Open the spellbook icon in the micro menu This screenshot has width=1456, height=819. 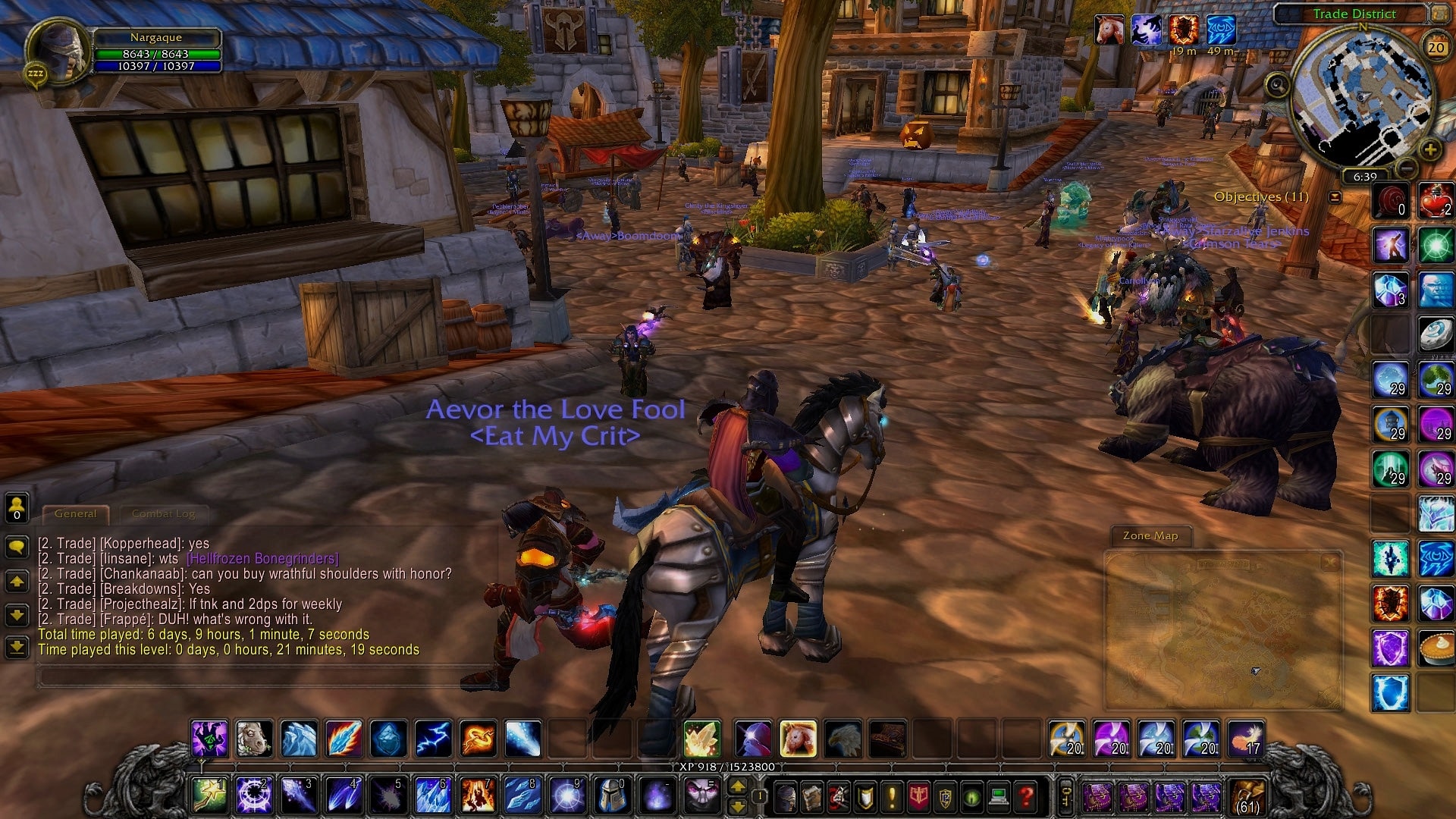[811, 796]
